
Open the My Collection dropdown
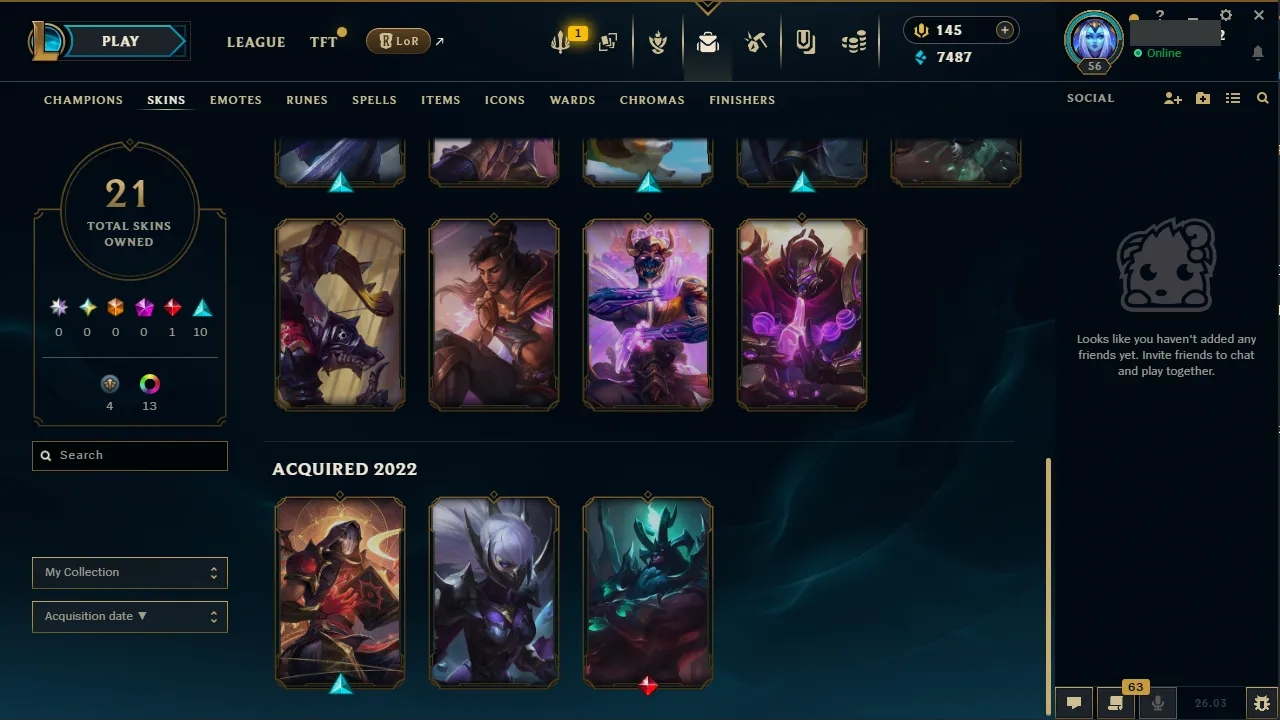[x=129, y=572]
